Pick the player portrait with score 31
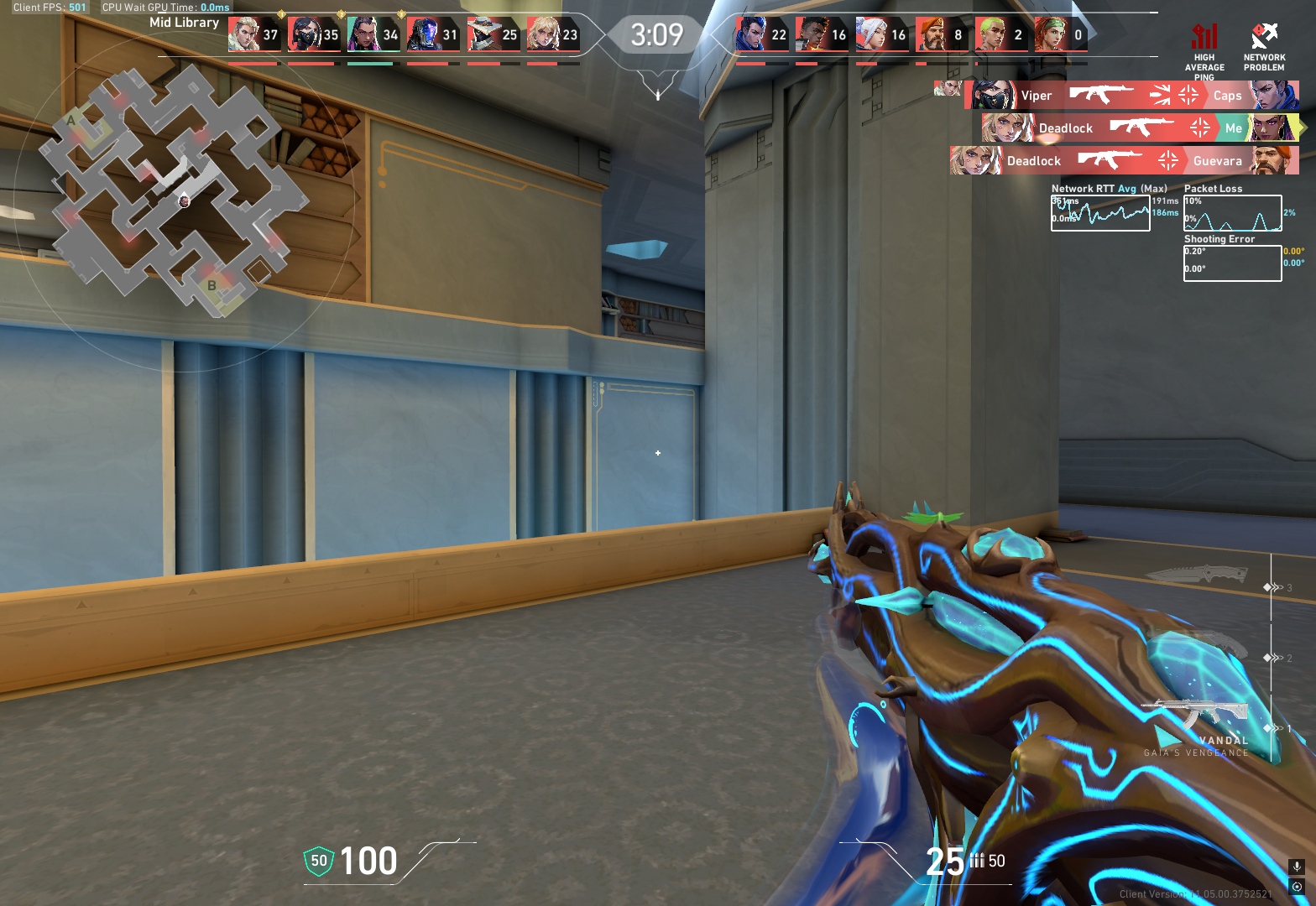 422,35
